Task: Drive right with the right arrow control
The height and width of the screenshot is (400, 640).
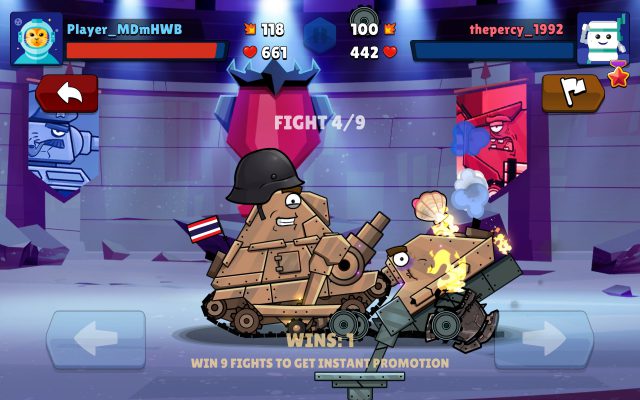Action: pos(543,340)
